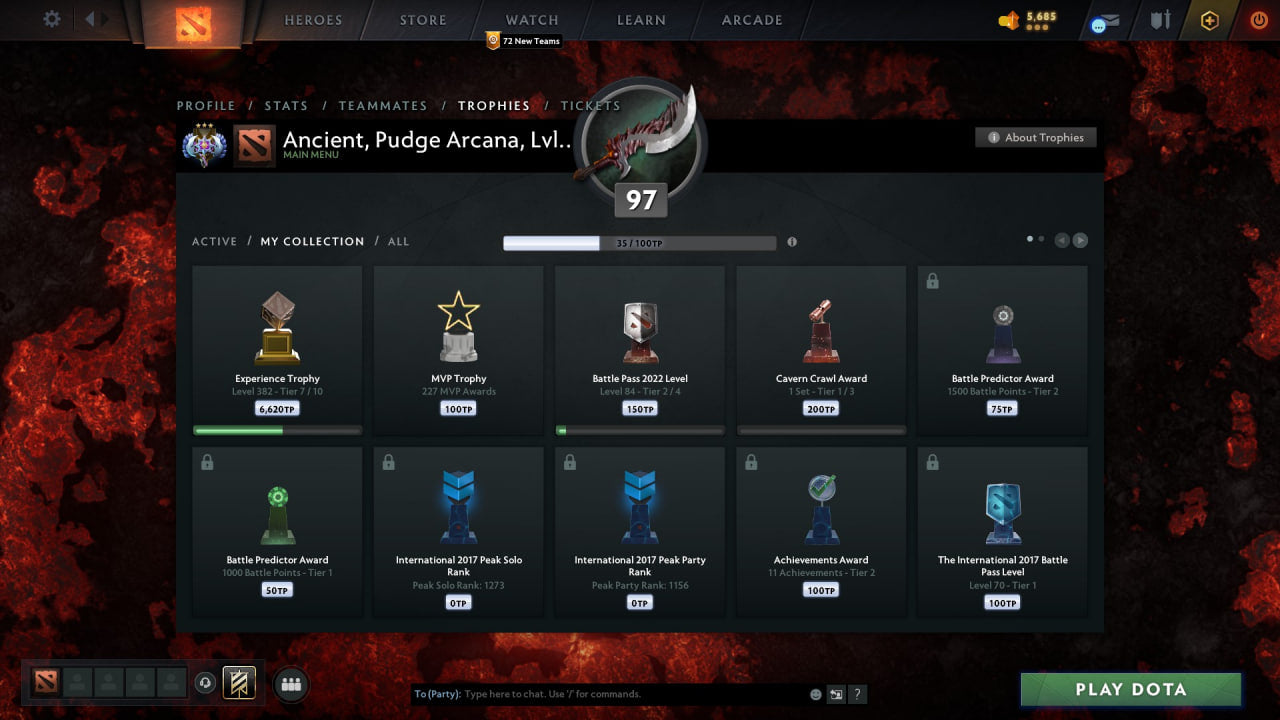Image resolution: width=1280 pixels, height=720 pixels.
Task: Open the Armory shield and sword icon
Action: [1159, 19]
